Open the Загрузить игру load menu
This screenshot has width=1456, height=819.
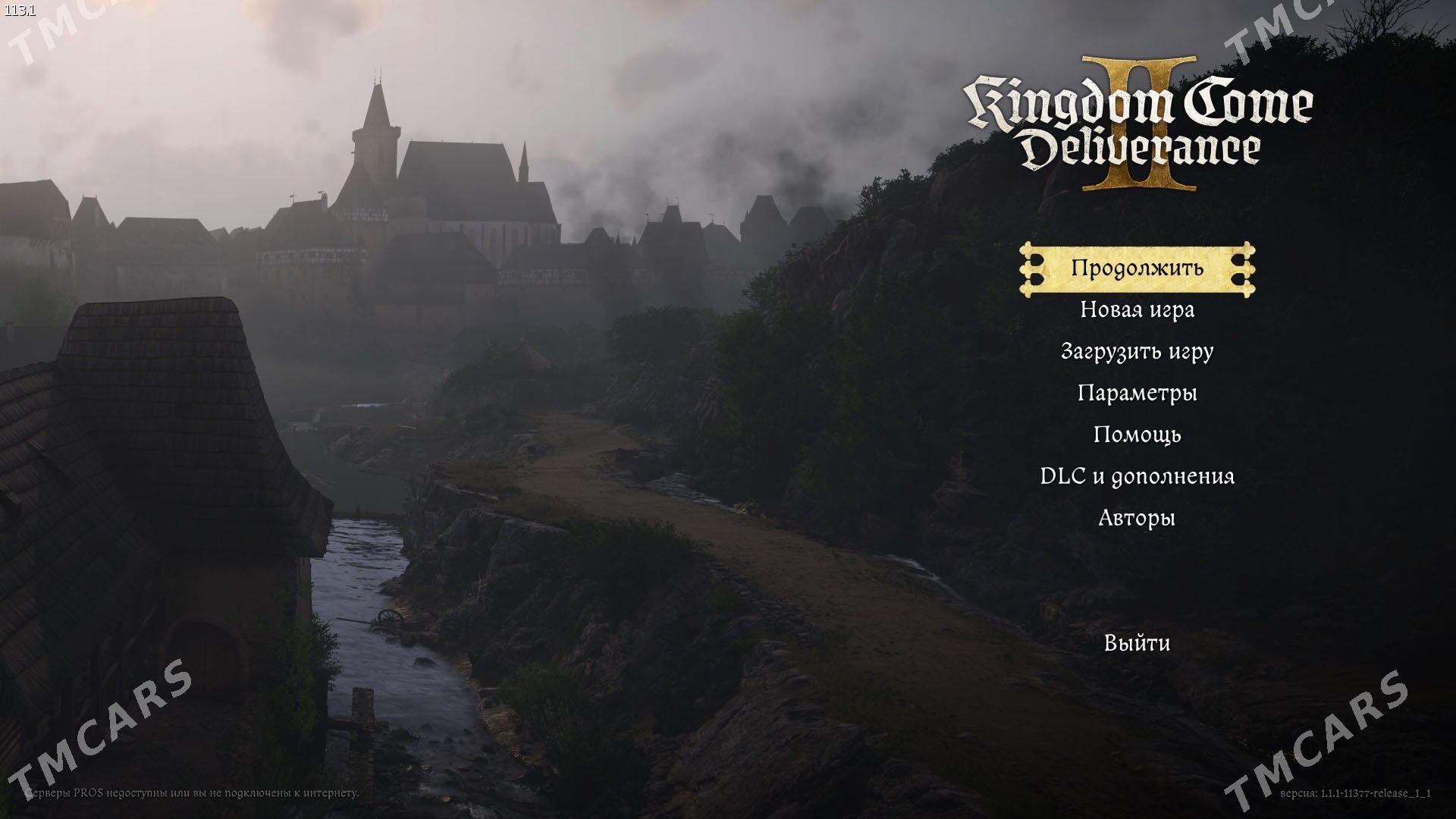(x=1137, y=352)
